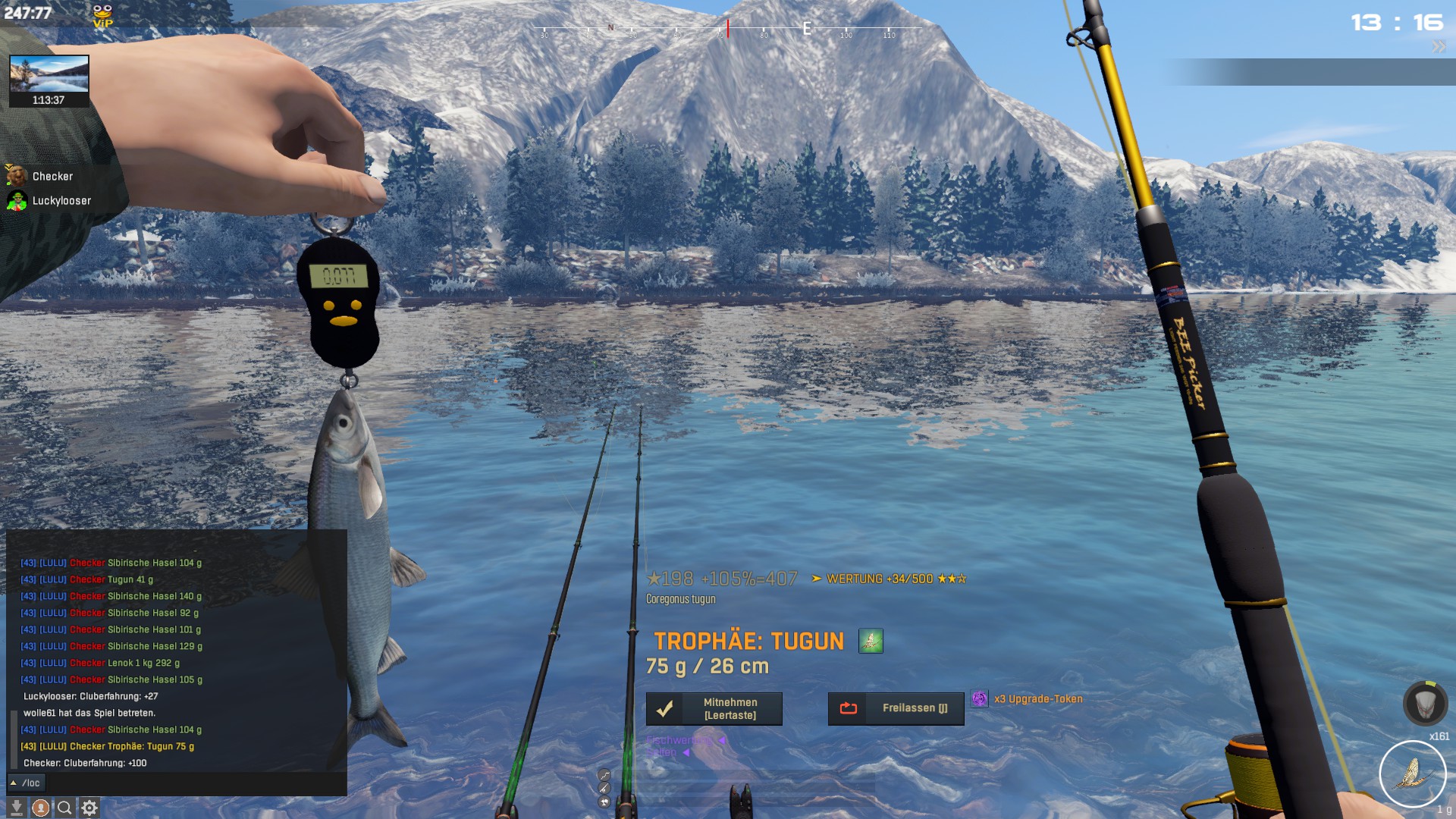
Task: Select the location thumbnail with the 1:13:37 timer
Action: click(49, 80)
